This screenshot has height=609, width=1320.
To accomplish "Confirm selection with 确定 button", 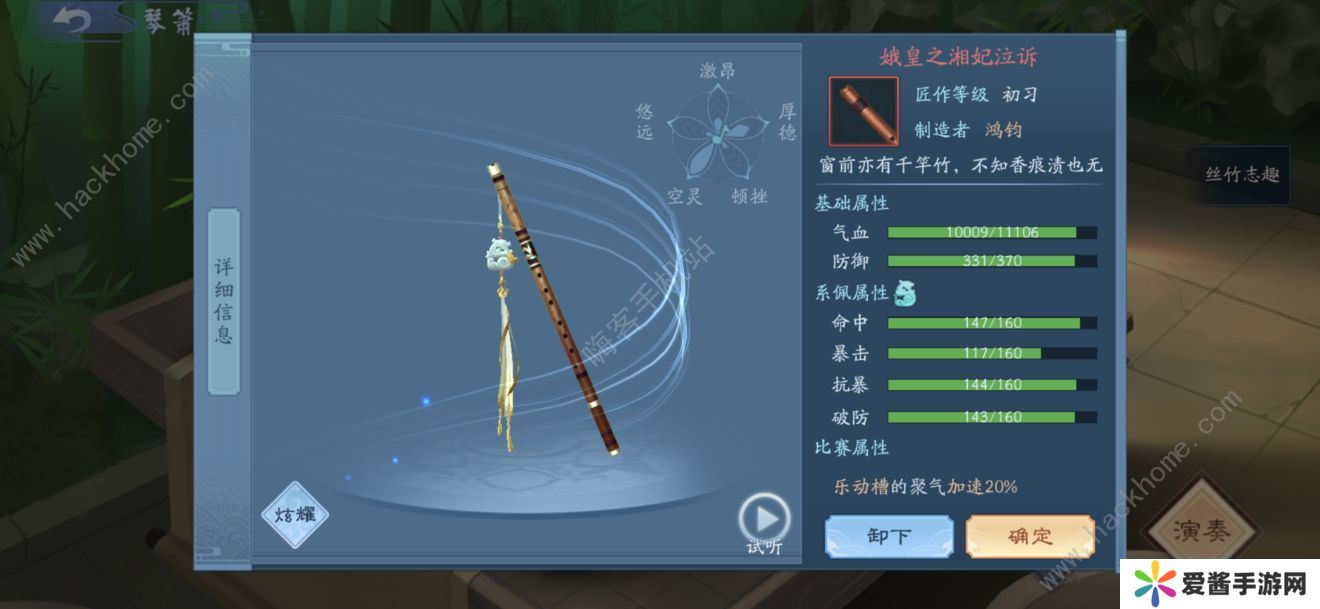I will [1030, 536].
